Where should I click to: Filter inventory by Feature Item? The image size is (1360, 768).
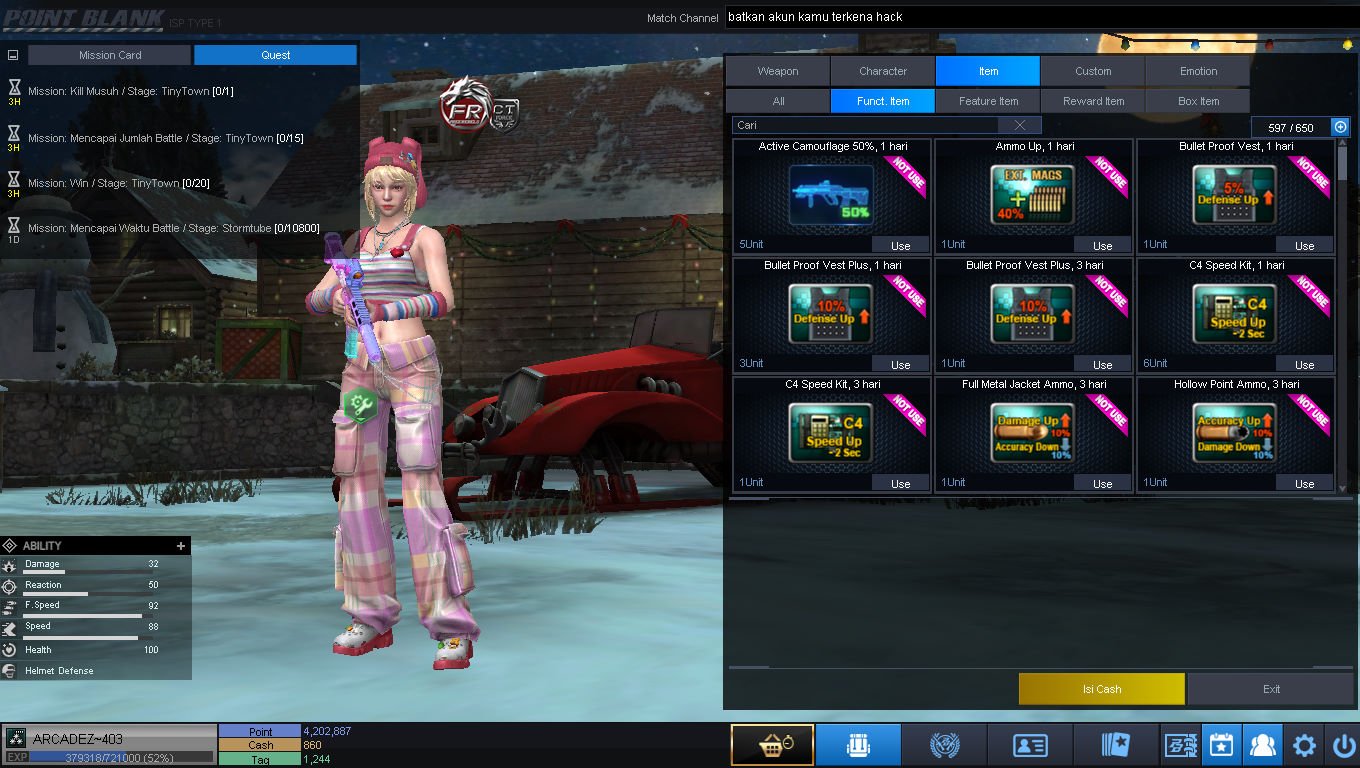pyautogui.click(x=988, y=101)
